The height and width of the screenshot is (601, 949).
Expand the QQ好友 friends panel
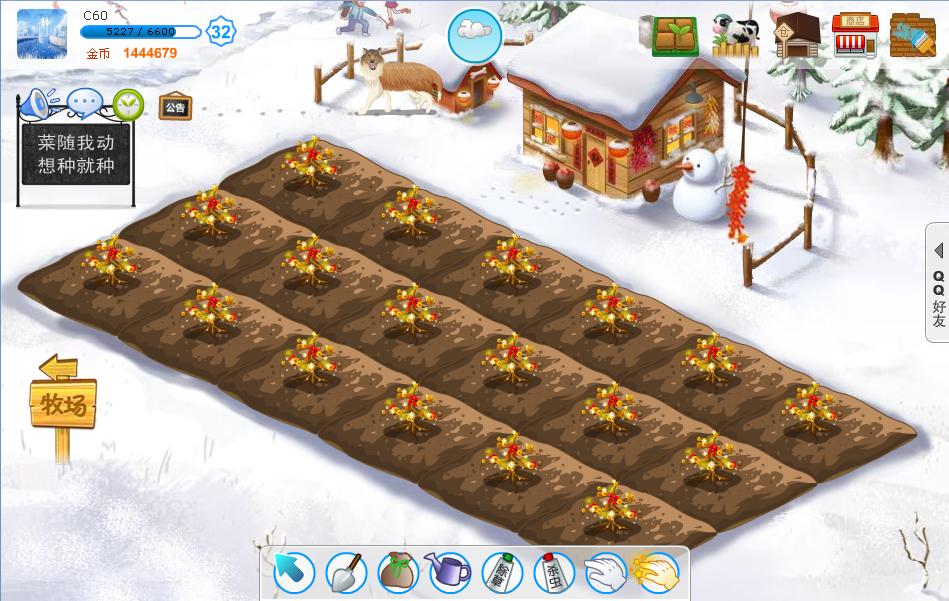coord(938,283)
